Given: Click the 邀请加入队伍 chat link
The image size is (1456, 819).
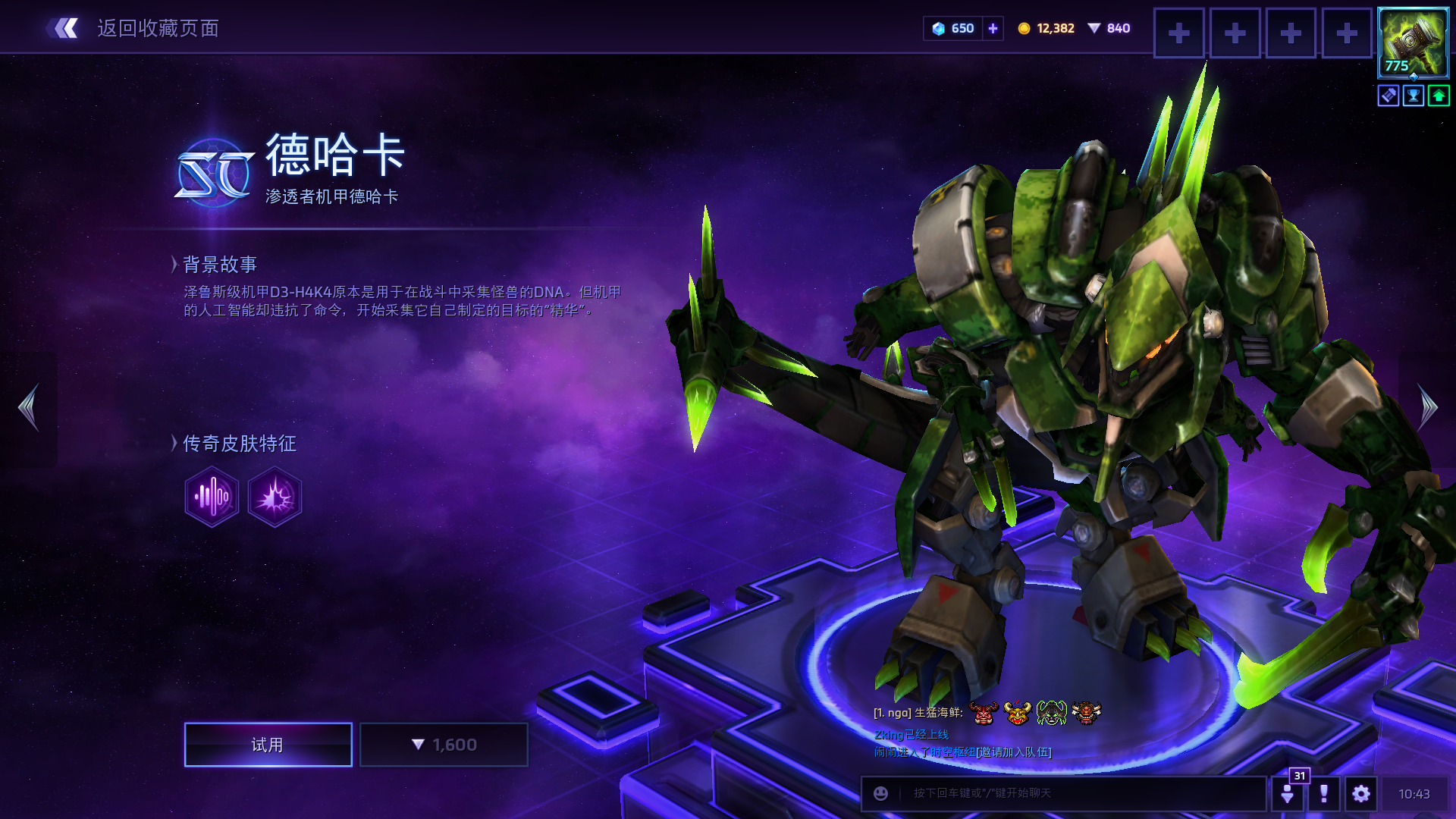Looking at the screenshot, I should coord(1014,752).
